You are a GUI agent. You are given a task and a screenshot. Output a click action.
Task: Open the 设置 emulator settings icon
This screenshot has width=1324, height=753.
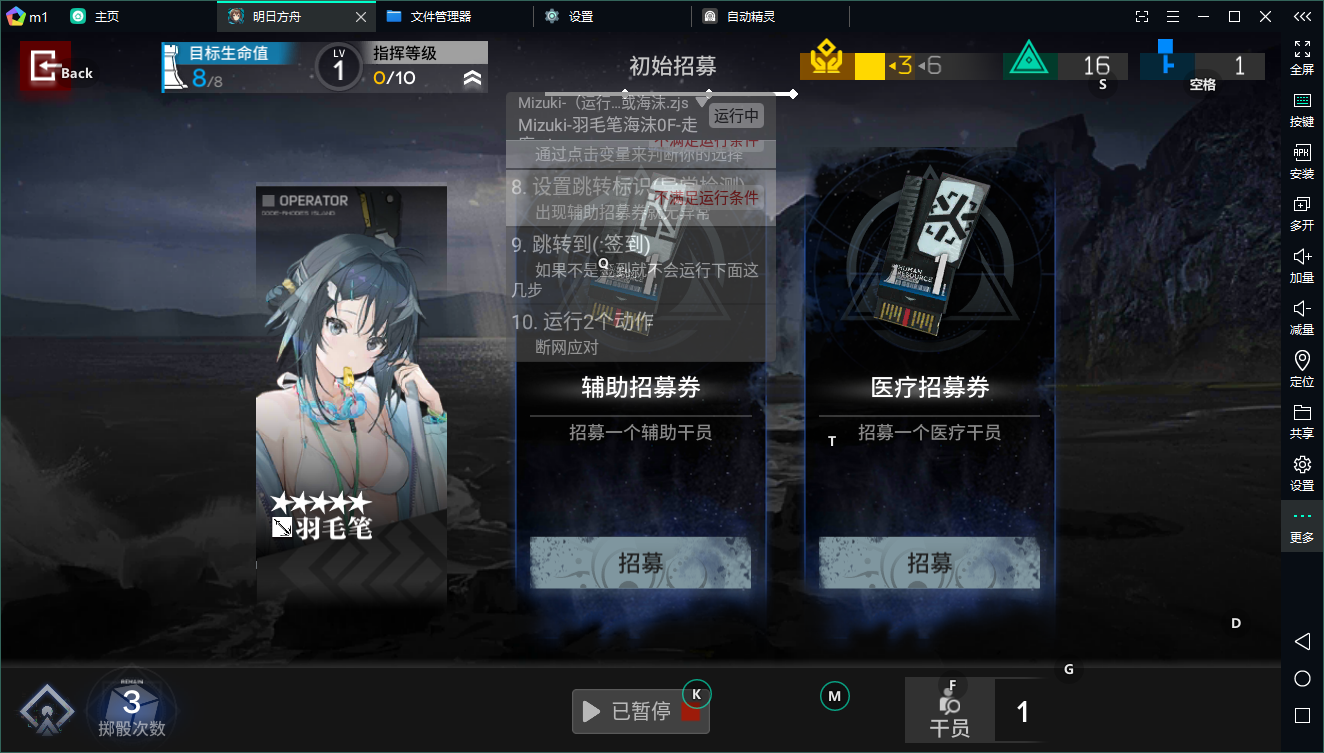[x=1302, y=473]
